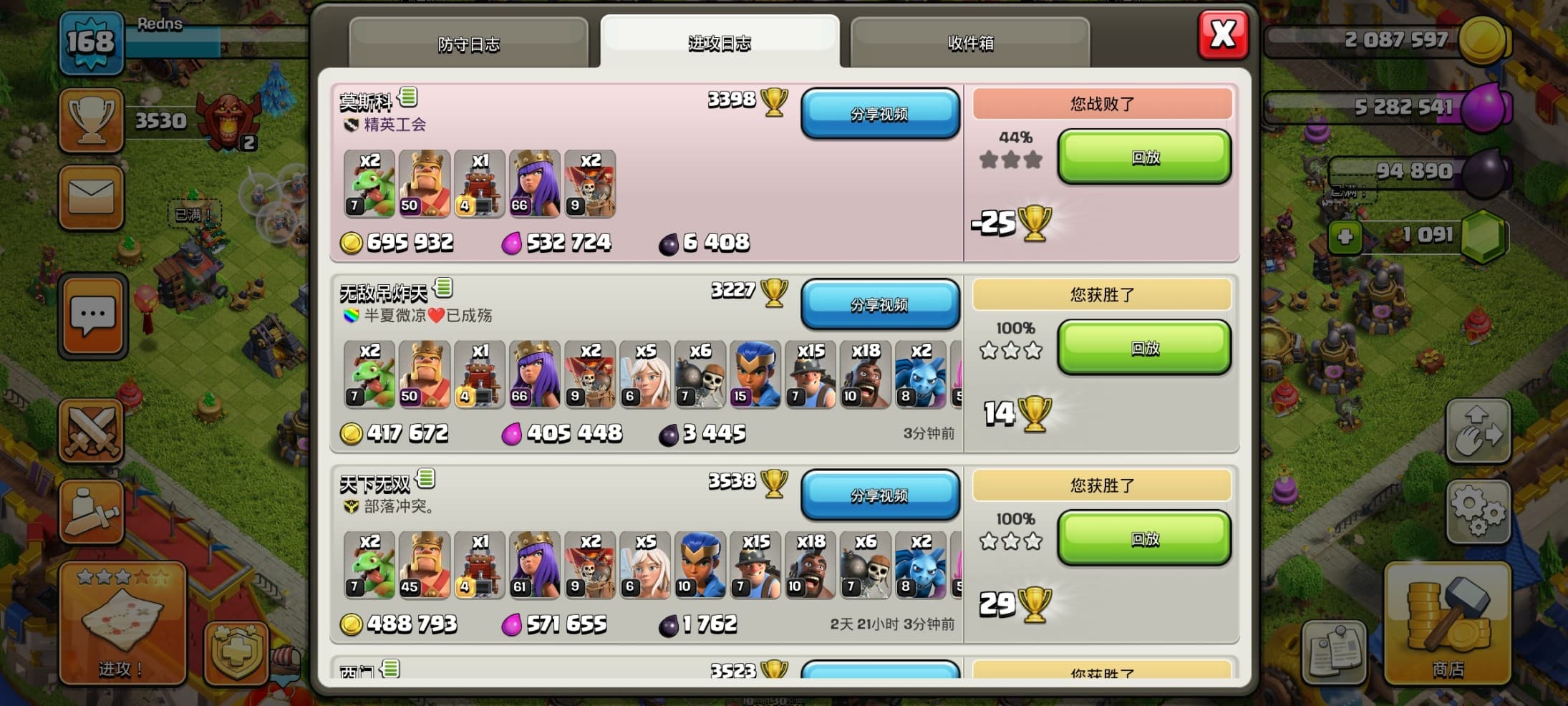
Task: Replay the 天下无双 battle
Action: tap(1144, 539)
